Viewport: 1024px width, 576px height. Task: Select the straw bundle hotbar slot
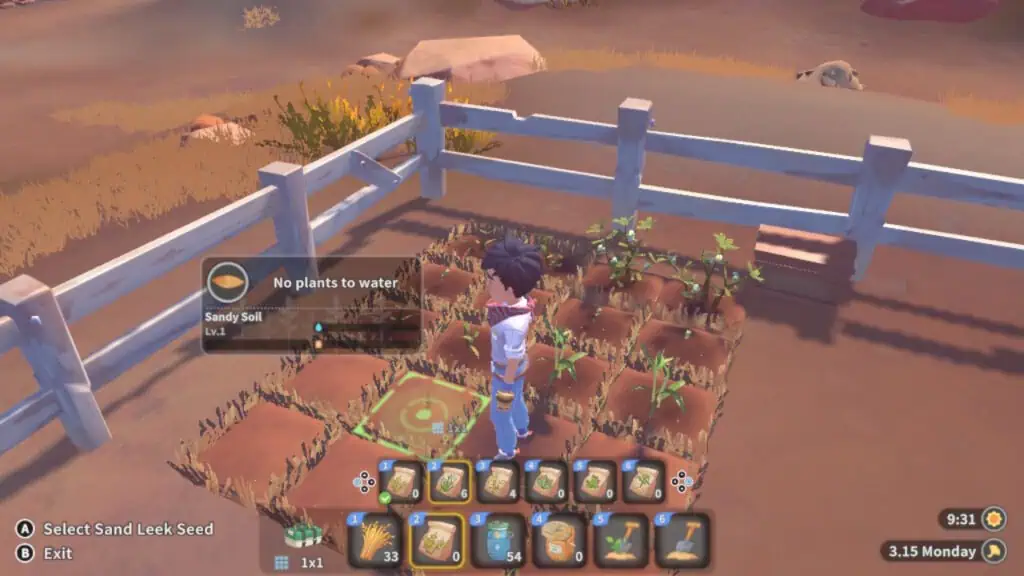[x=376, y=540]
